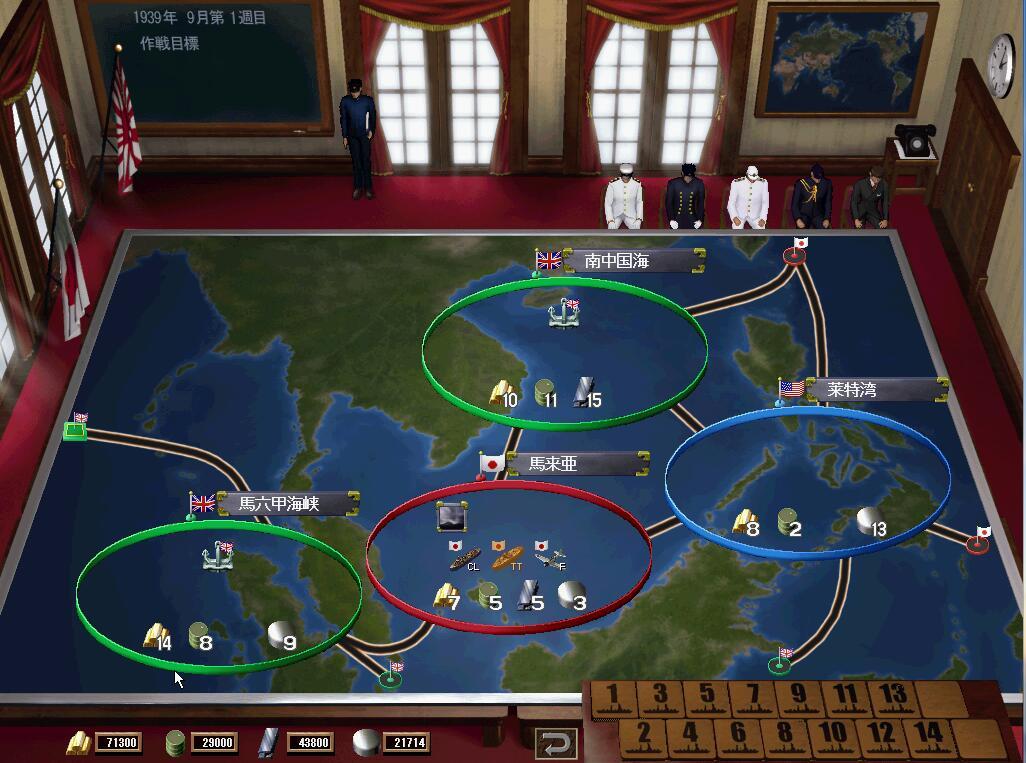Select the anchor port icon in 馬六甲海峡
The height and width of the screenshot is (763, 1026).
pos(217,556)
